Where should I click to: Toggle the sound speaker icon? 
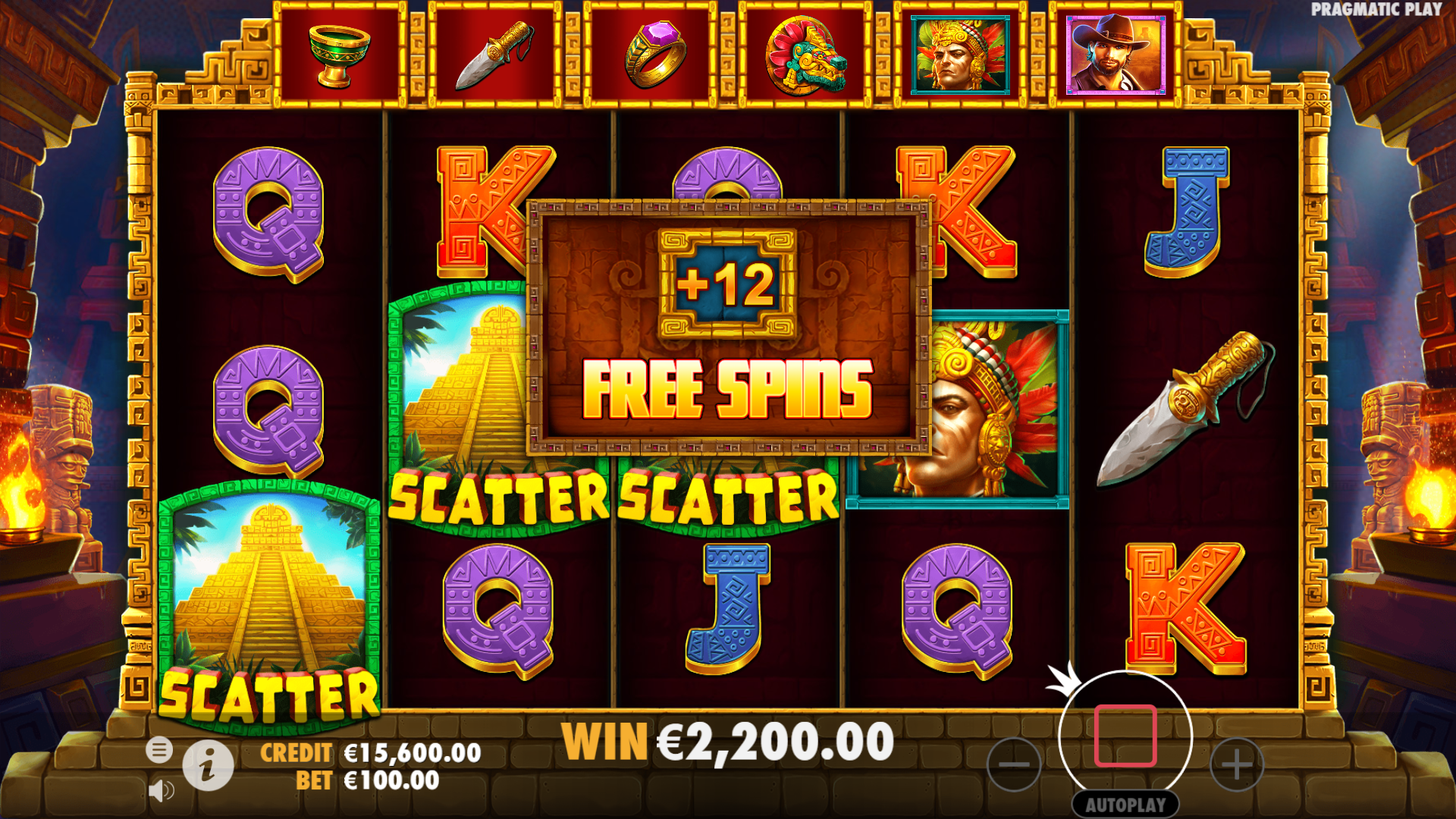click(x=161, y=791)
